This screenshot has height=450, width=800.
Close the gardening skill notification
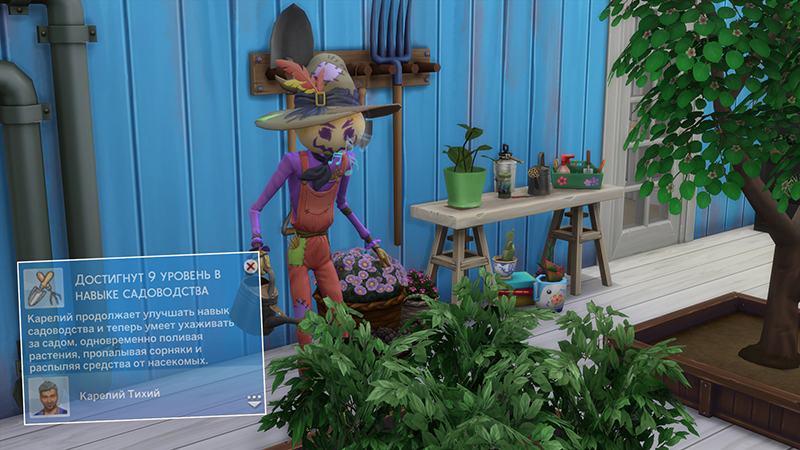[250, 266]
